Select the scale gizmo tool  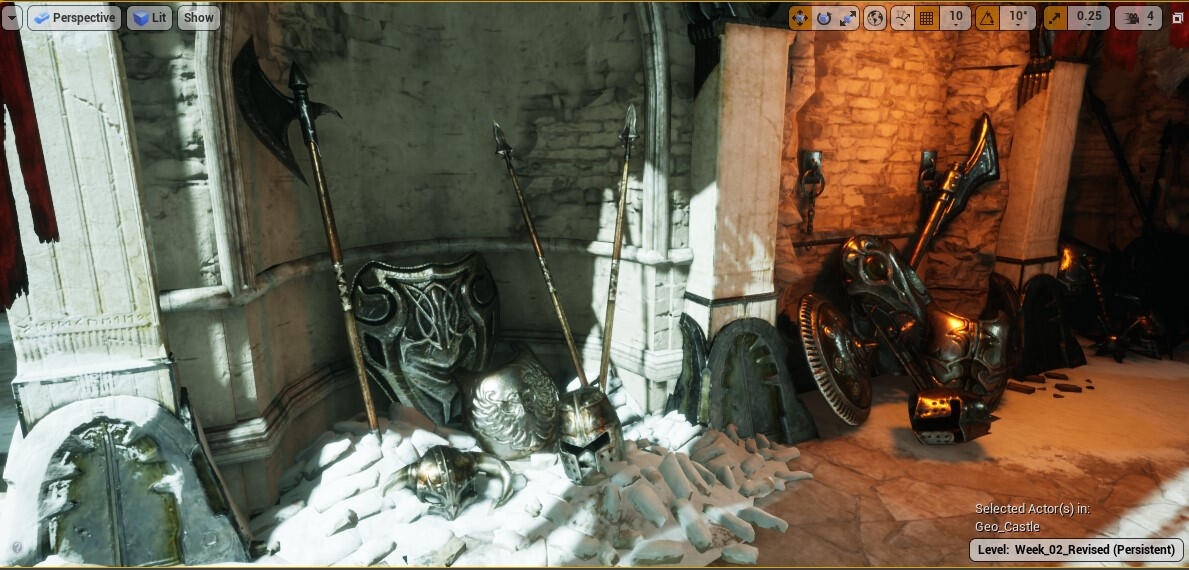click(x=848, y=18)
